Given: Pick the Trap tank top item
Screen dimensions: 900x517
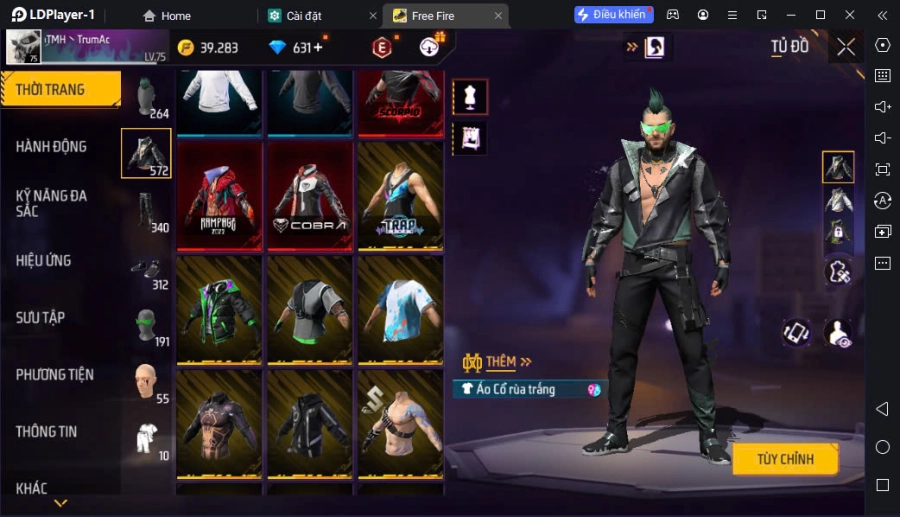Looking at the screenshot, I should click(400, 196).
